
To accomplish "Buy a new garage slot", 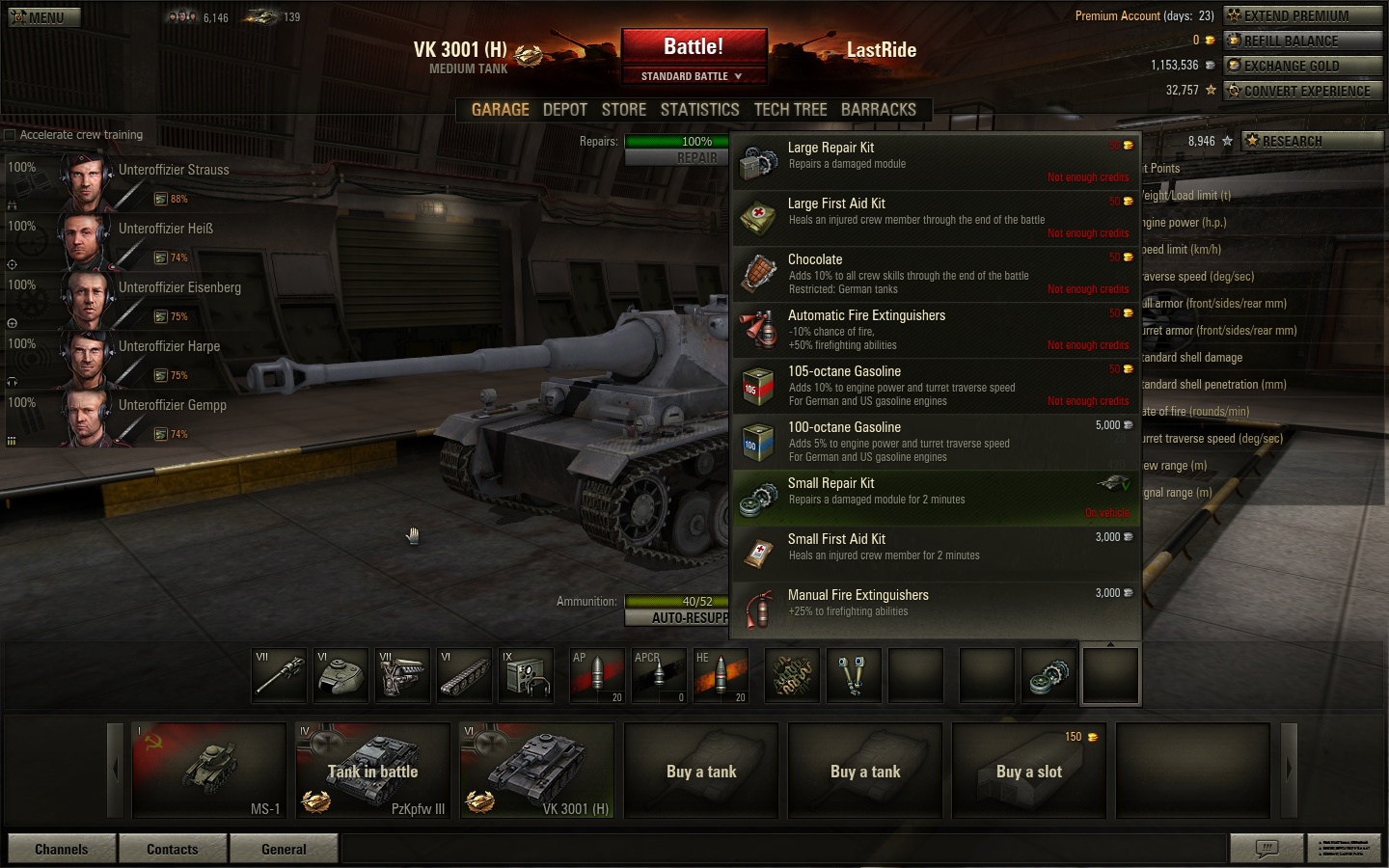I will pos(1028,771).
